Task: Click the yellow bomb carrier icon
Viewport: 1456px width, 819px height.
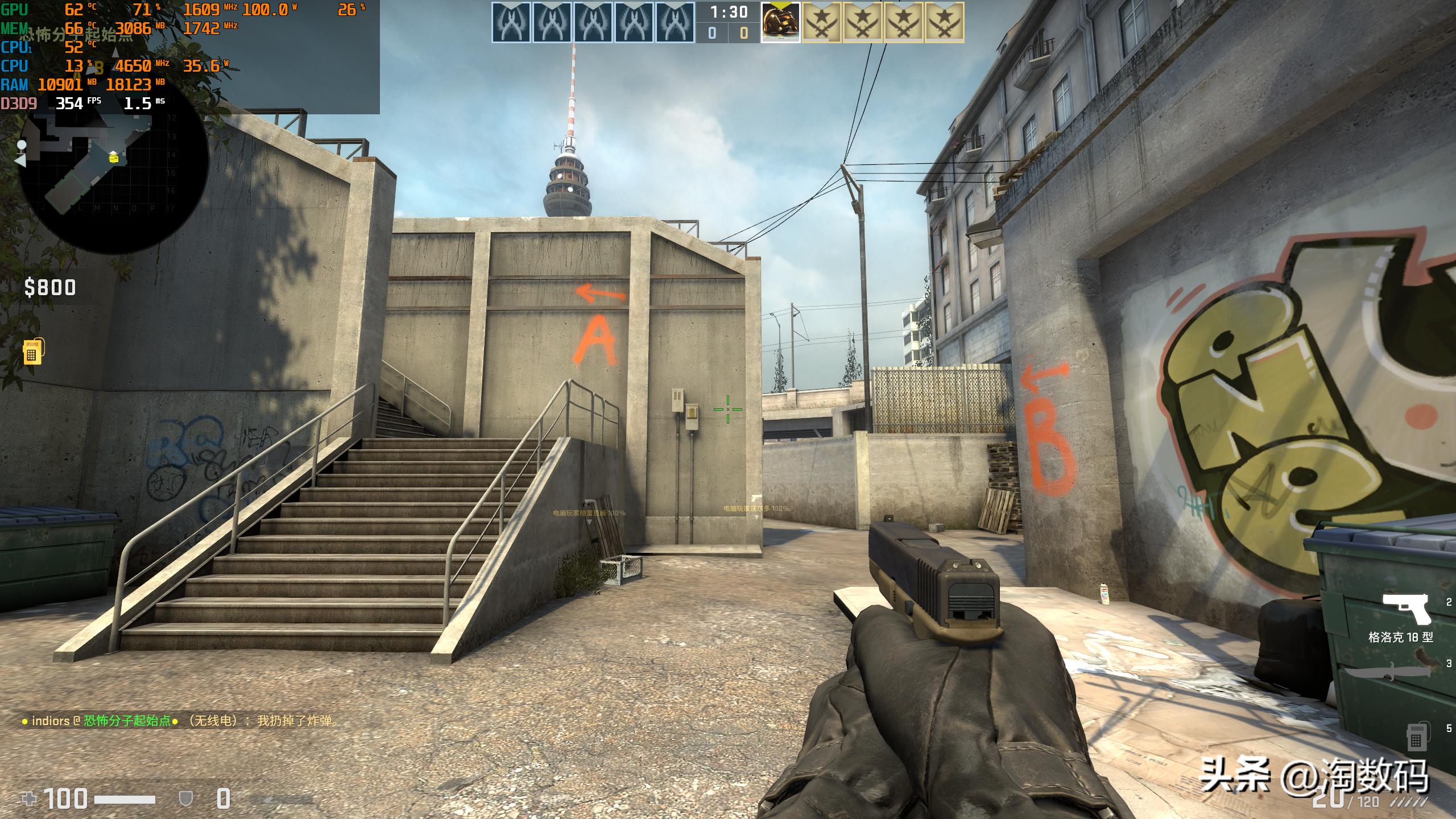Action: click(33, 351)
